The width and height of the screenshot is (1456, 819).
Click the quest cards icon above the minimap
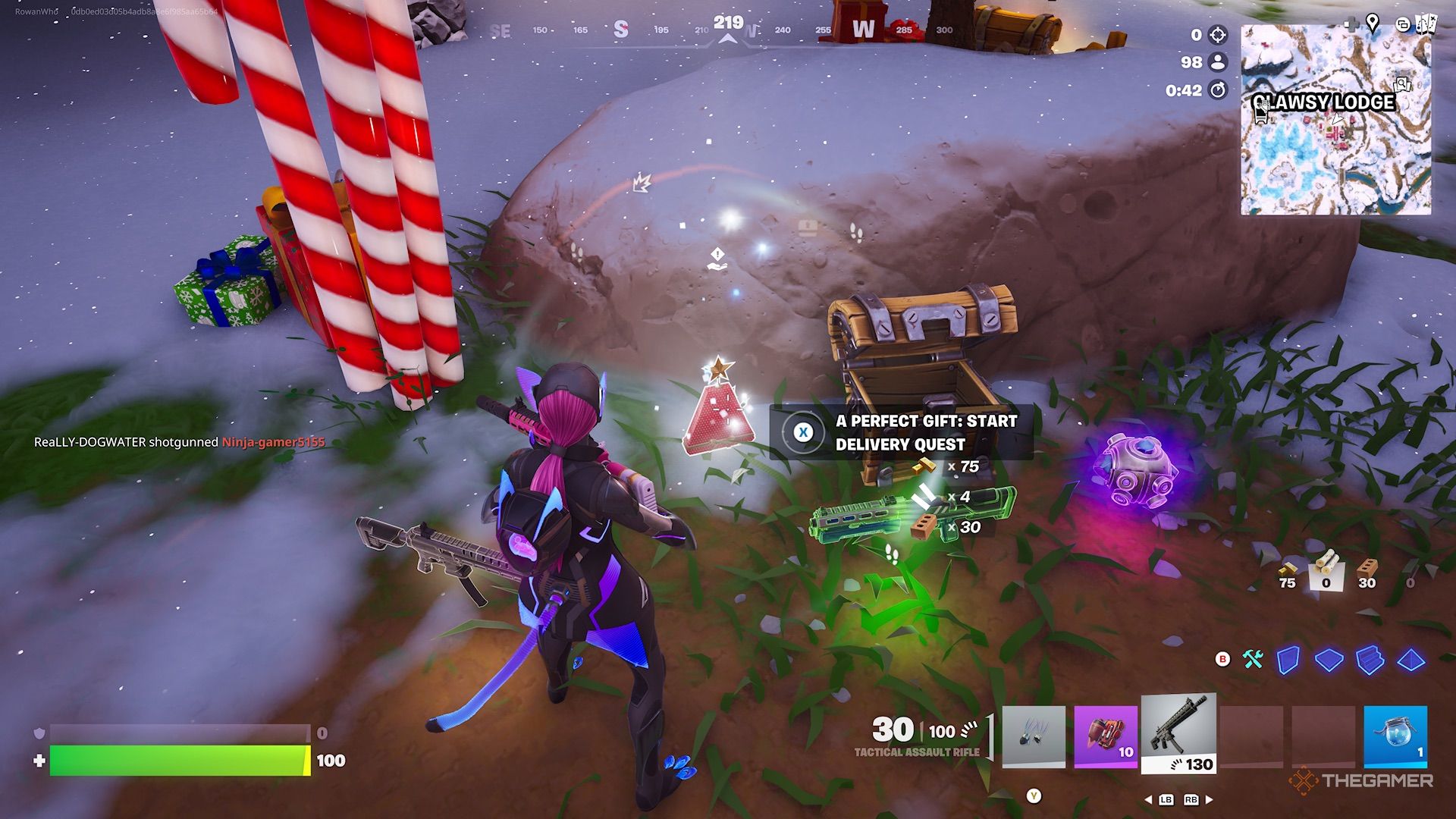(1426, 23)
